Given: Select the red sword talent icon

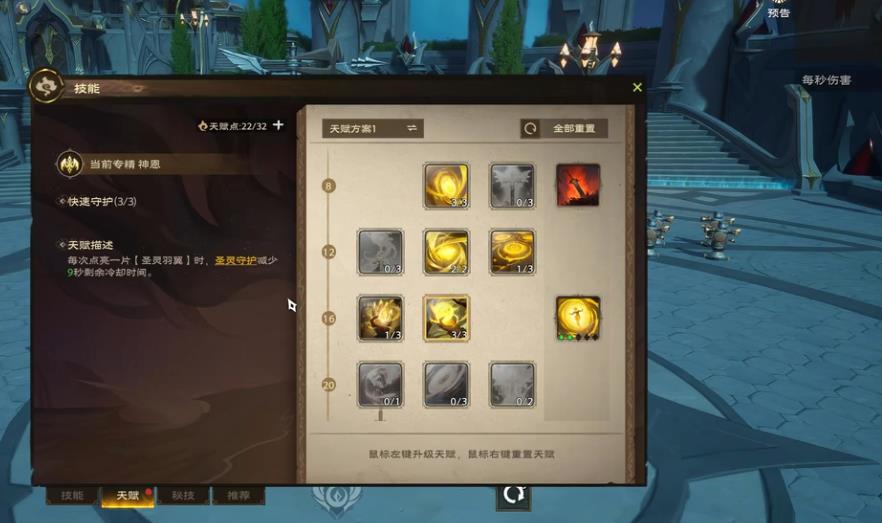Looking at the screenshot, I should pos(577,185).
